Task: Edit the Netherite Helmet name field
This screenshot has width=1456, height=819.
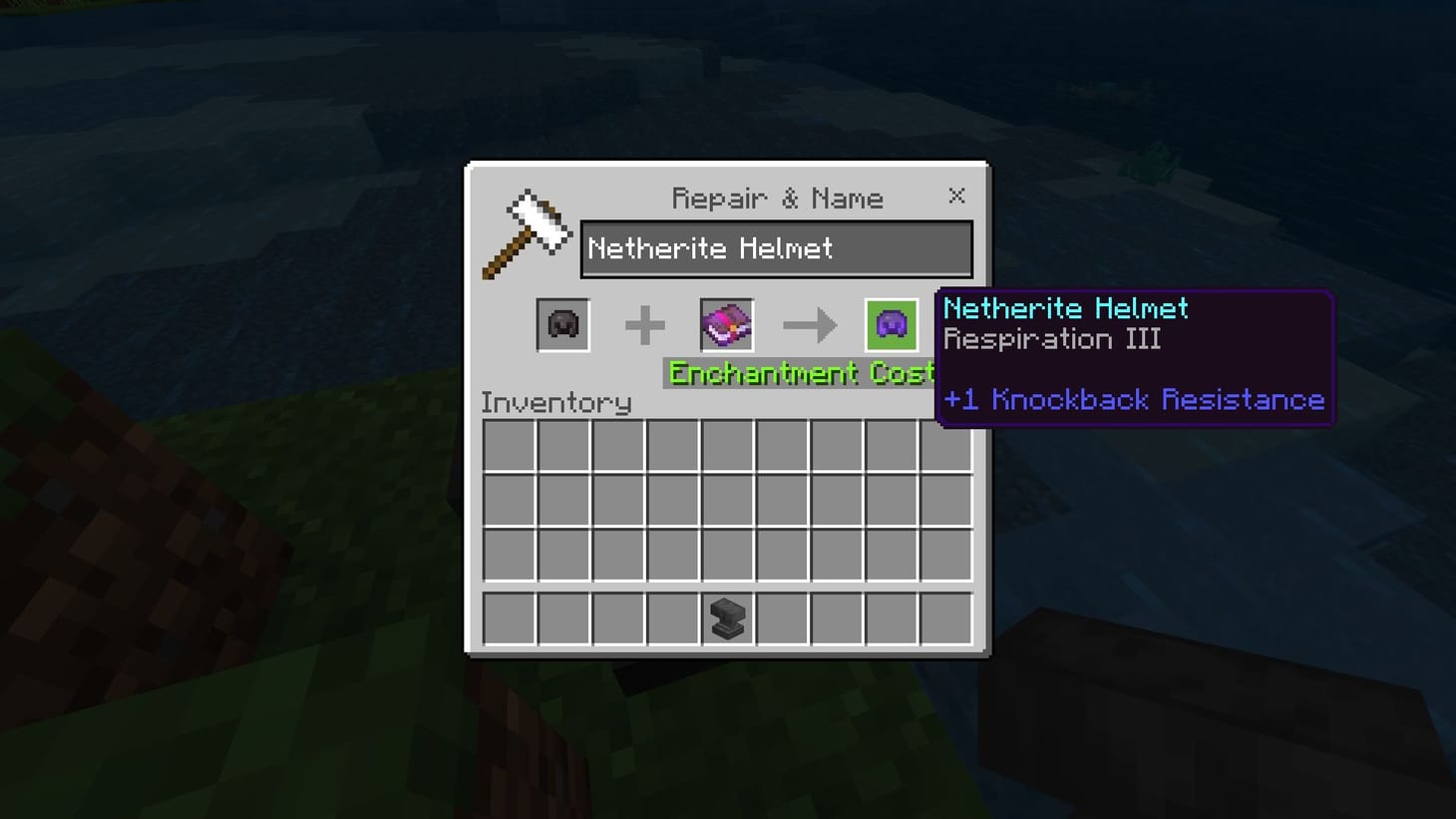Action: tap(776, 248)
